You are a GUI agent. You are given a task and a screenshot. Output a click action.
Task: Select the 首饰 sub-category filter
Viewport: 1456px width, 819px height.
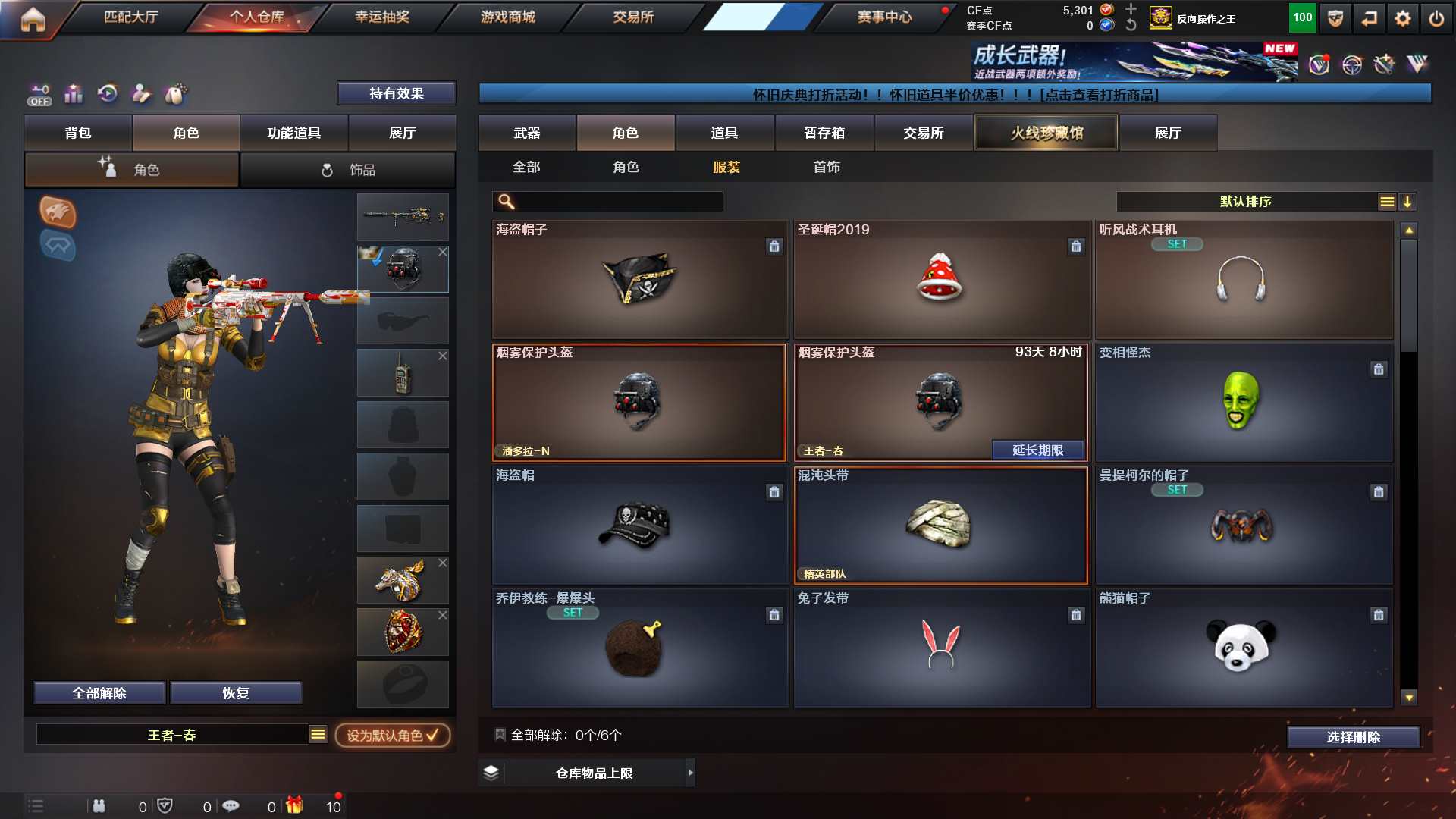click(x=826, y=167)
